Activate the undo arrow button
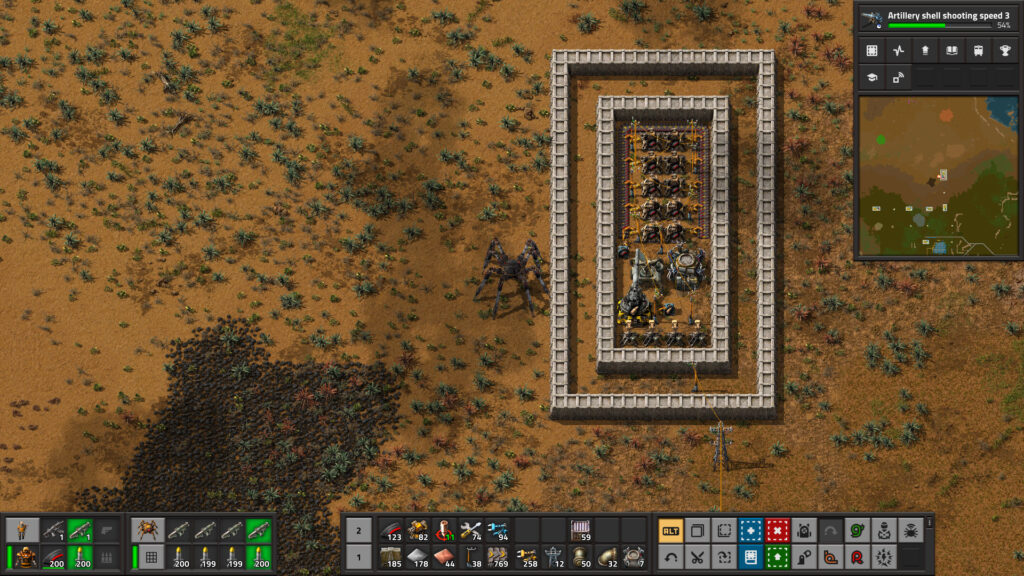Image resolution: width=1024 pixels, height=576 pixels. coord(670,557)
